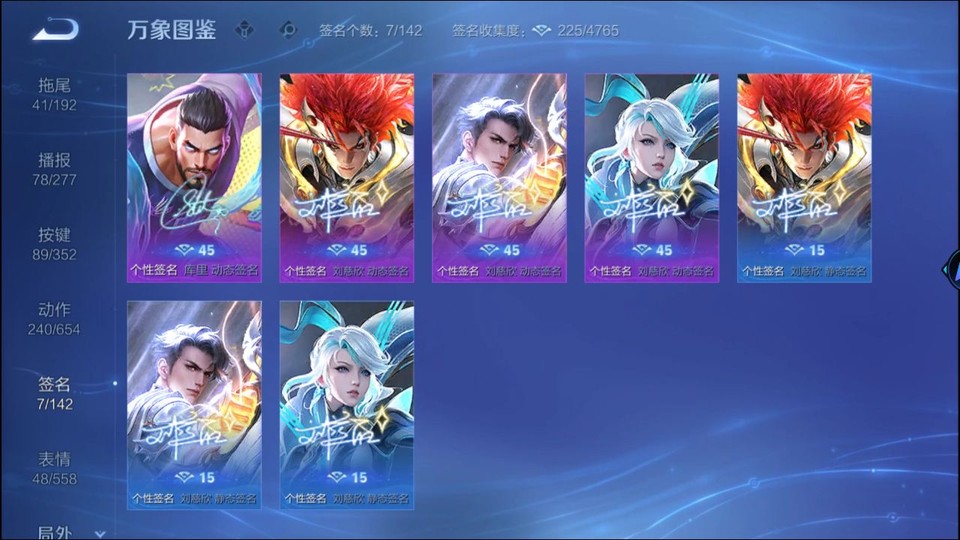The width and height of the screenshot is (960, 540).
Task: Select the white-haired heroine 静态签名 card
Action: (x=347, y=404)
